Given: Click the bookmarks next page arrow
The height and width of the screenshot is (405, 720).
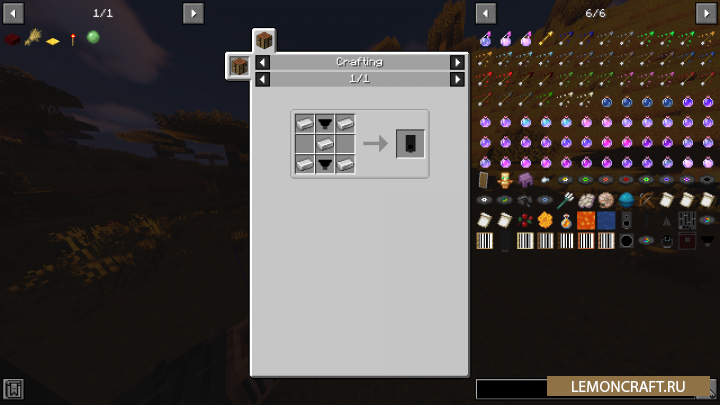Looking at the screenshot, I should tap(193, 13).
